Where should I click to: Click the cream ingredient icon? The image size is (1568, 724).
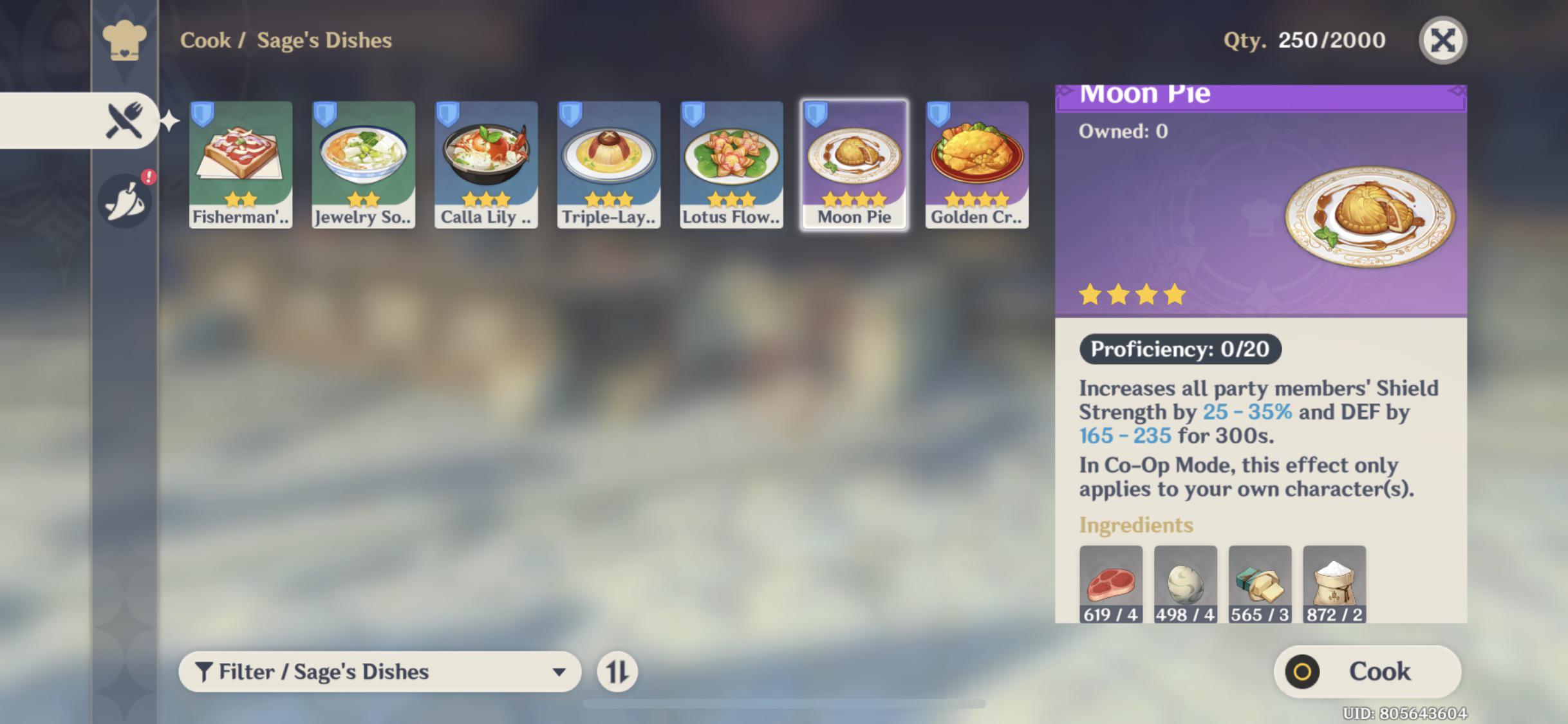[1186, 582]
